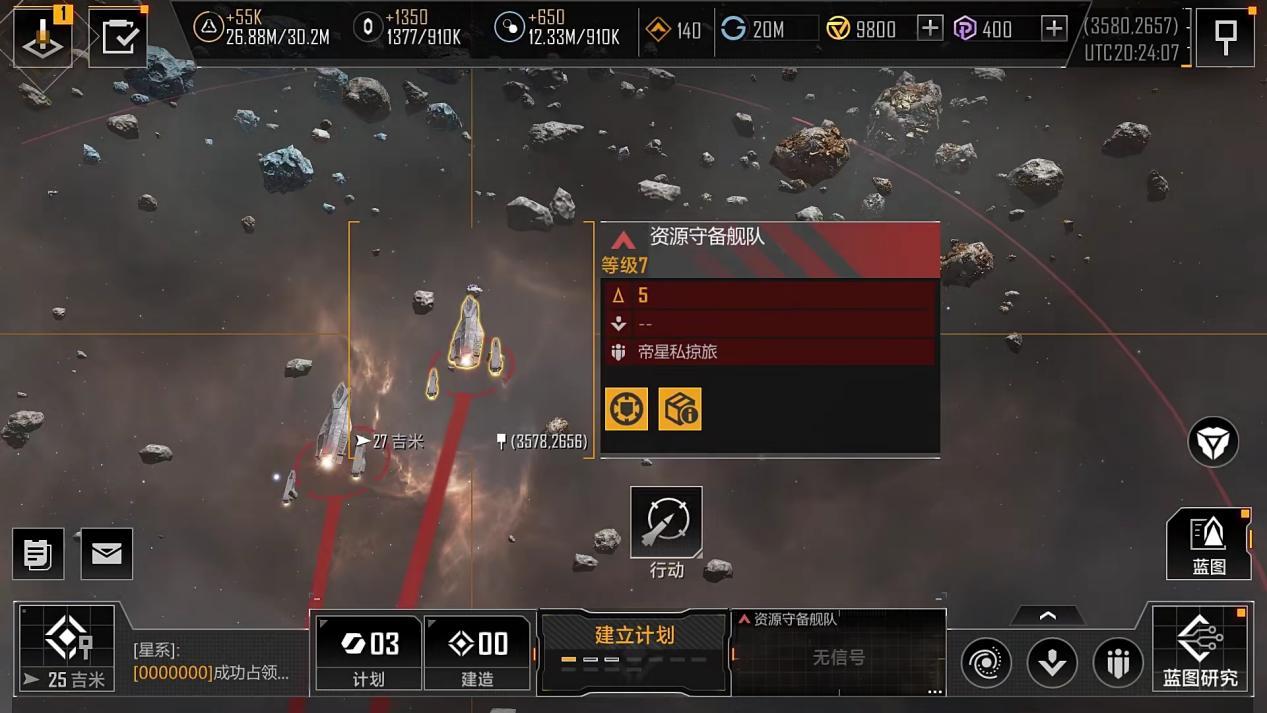Viewport: 1267px width, 713px height.
Task: Open the base marker icon with badge
Action: (x=42, y=38)
